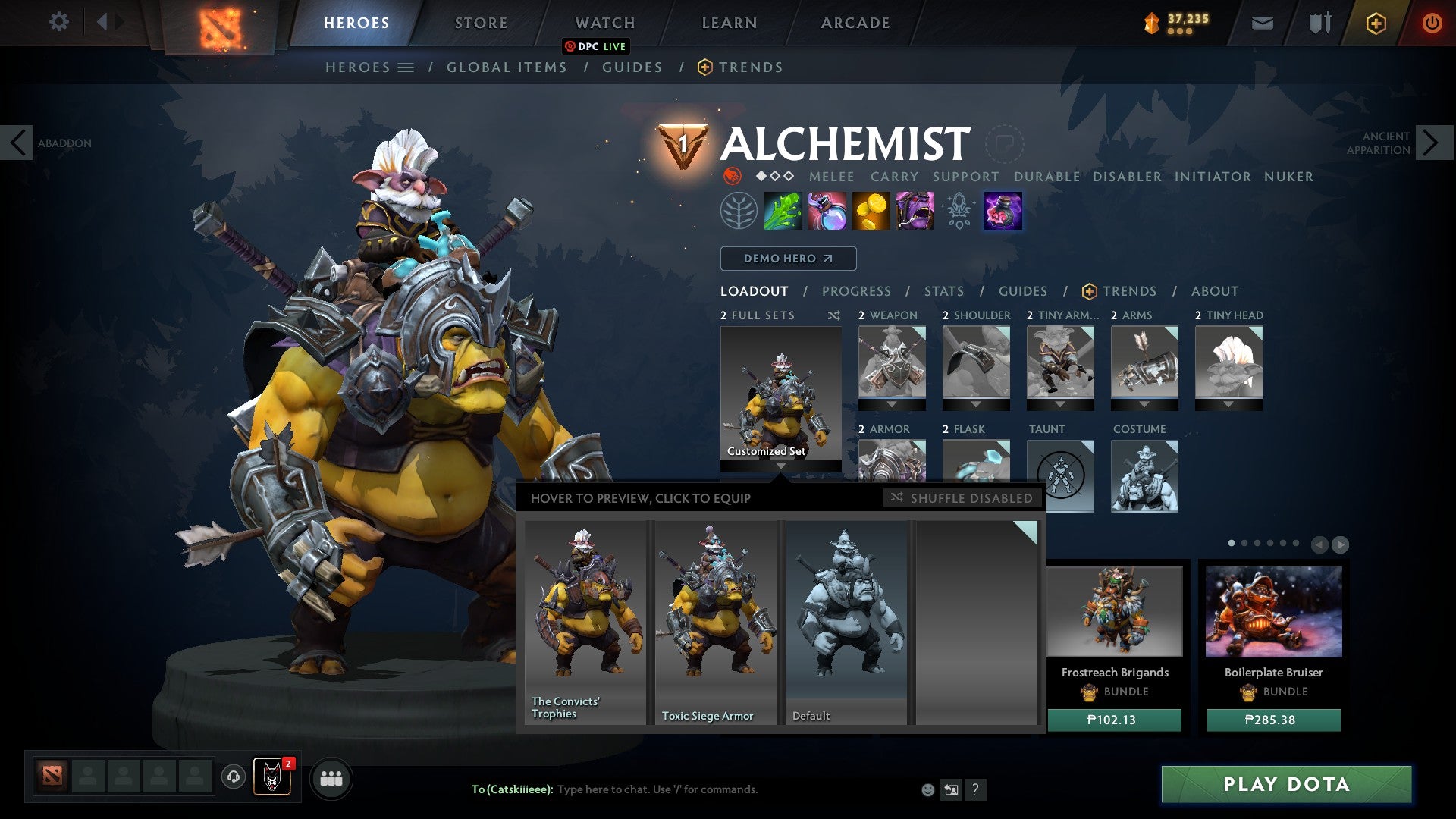This screenshot has width=1456, height=819.
Task: Click the shards currency icon
Action: [x=1150, y=22]
